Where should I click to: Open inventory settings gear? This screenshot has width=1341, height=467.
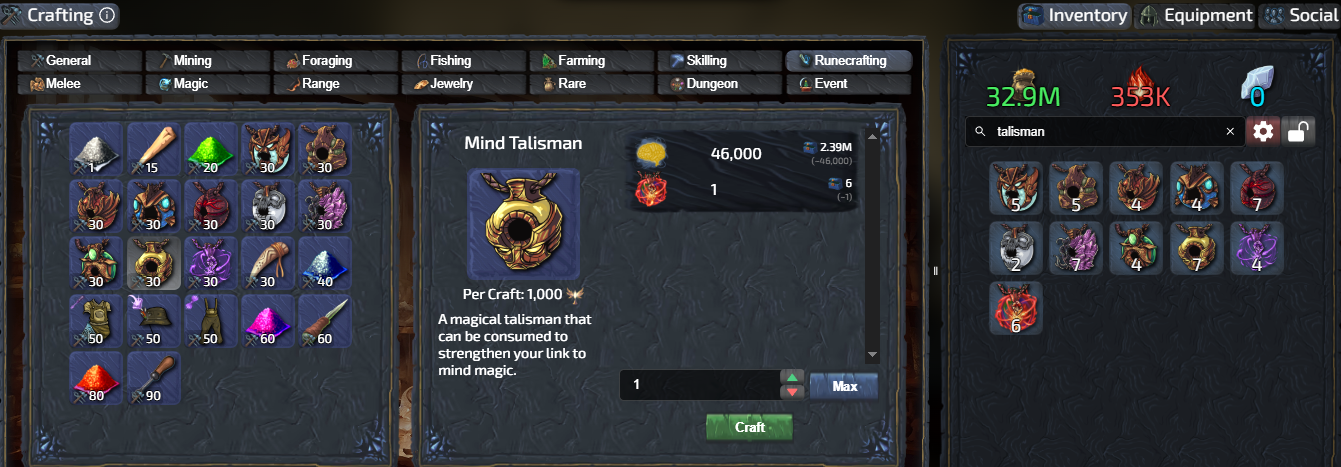coord(1263,131)
